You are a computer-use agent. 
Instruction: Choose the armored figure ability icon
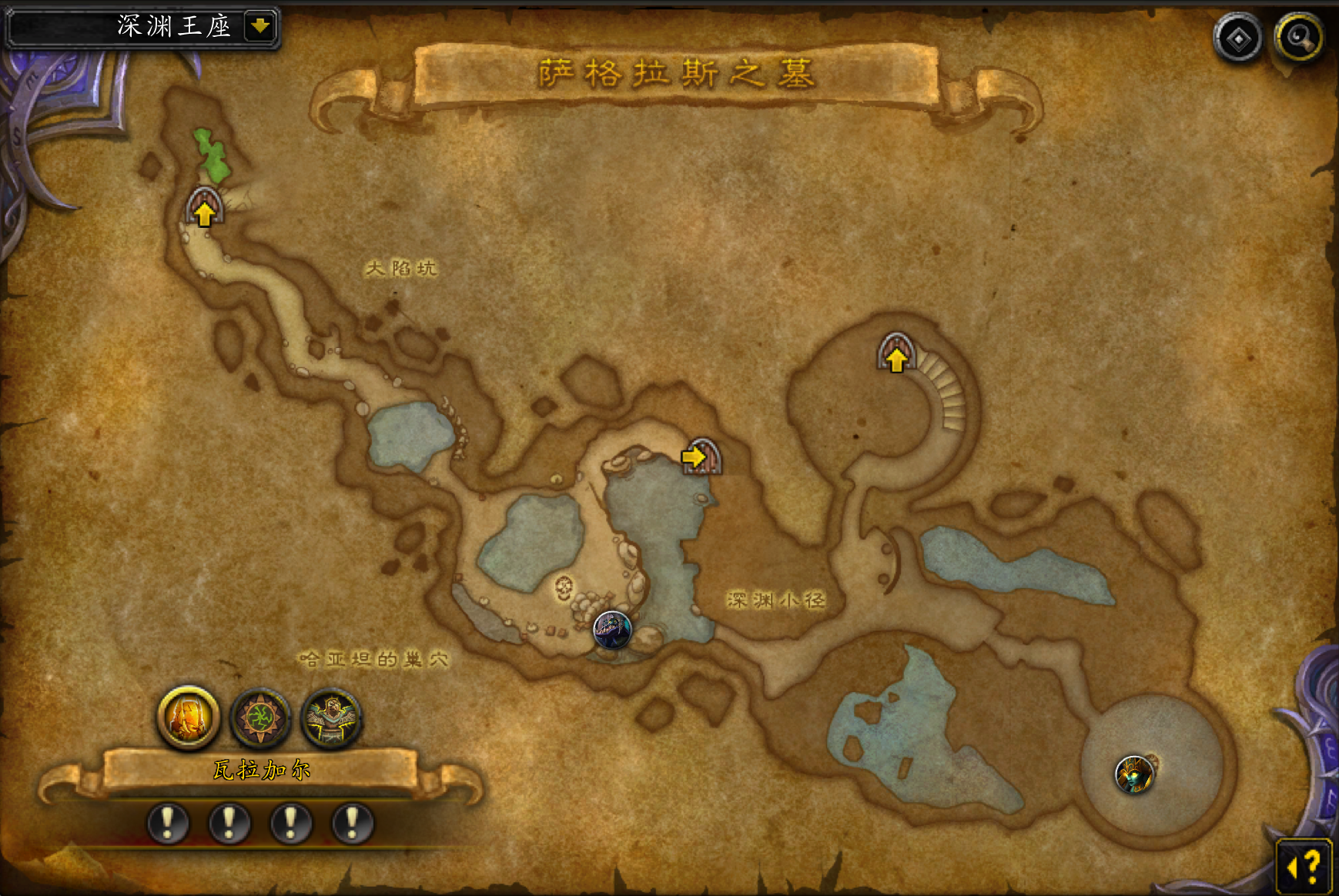tap(331, 719)
